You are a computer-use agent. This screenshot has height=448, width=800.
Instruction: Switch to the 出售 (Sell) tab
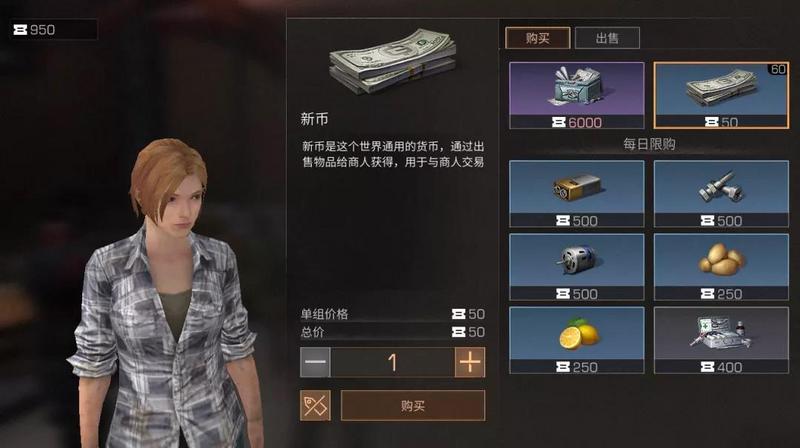tap(607, 38)
